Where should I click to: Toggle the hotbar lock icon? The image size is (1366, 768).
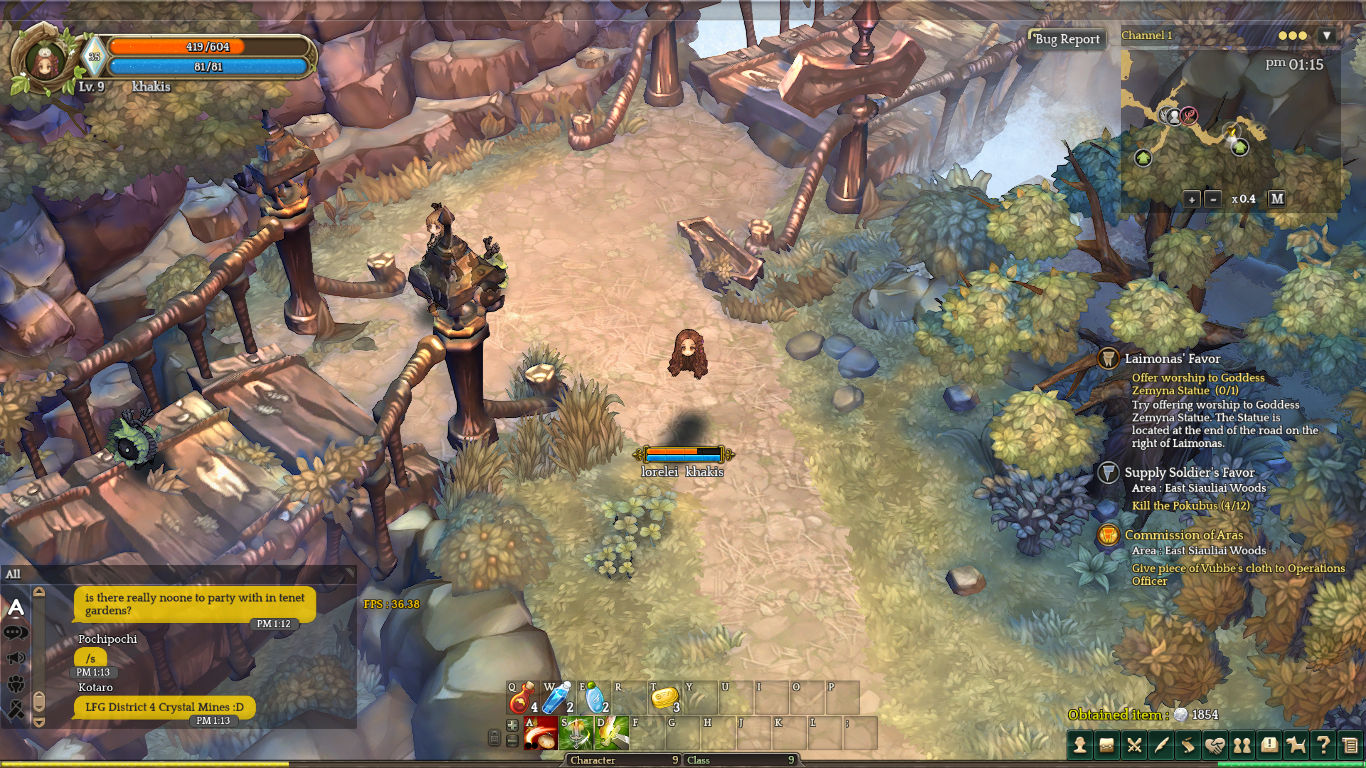[x=494, y=738]
